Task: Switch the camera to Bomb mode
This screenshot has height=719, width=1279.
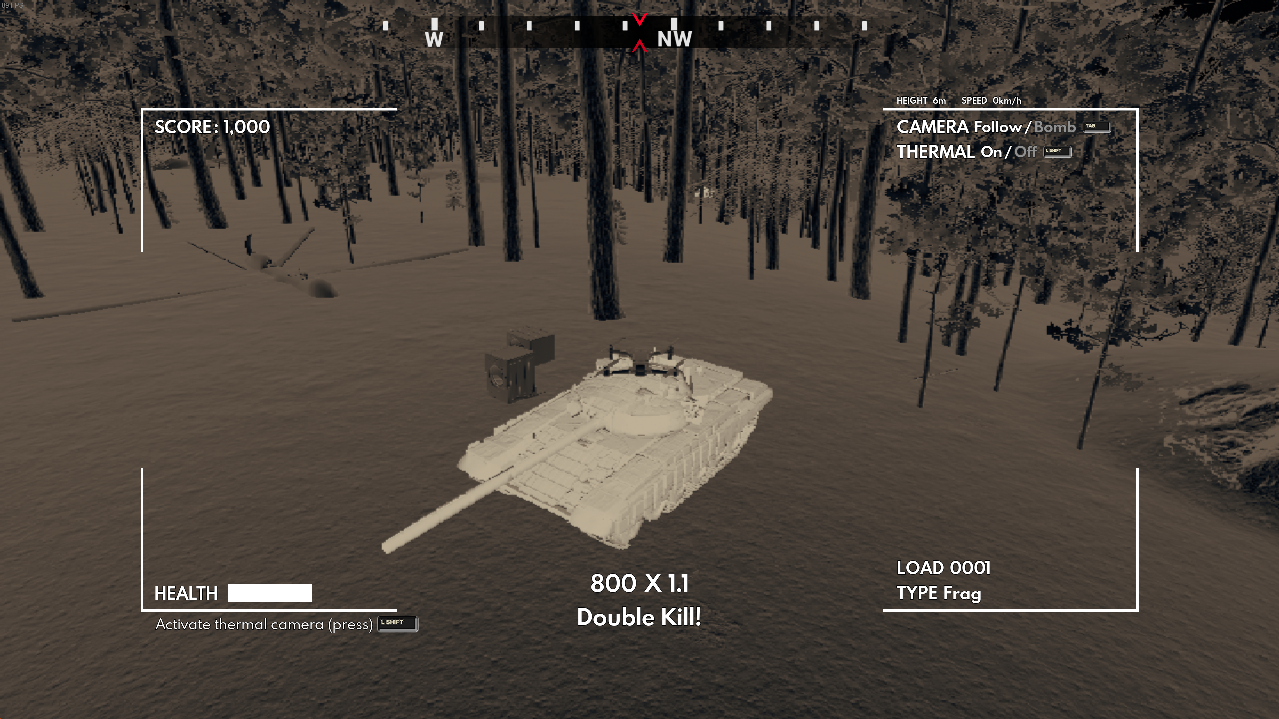Action: [x=1055, y=127]
